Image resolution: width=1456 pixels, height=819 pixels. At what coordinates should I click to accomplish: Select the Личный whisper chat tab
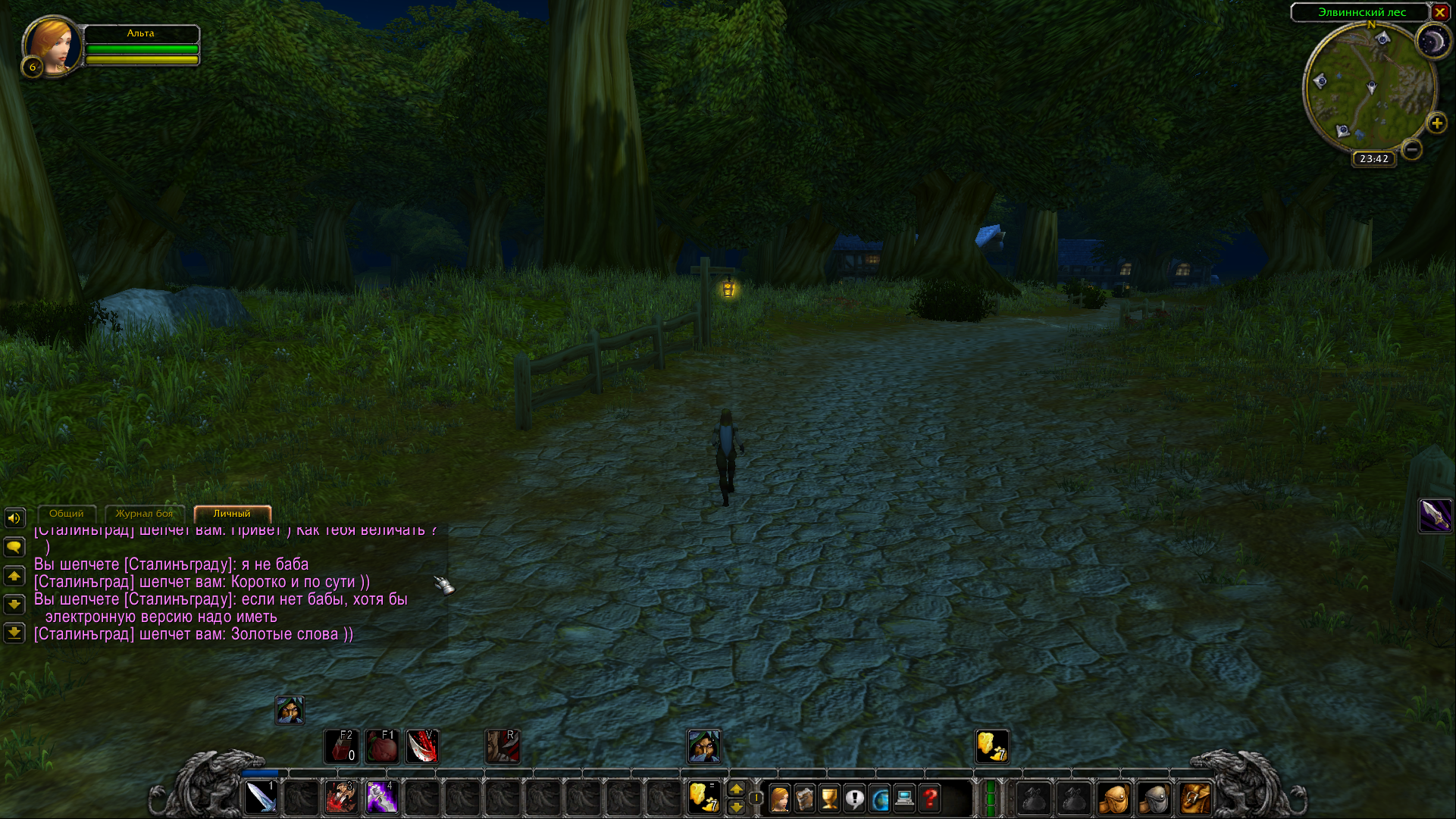232,514
